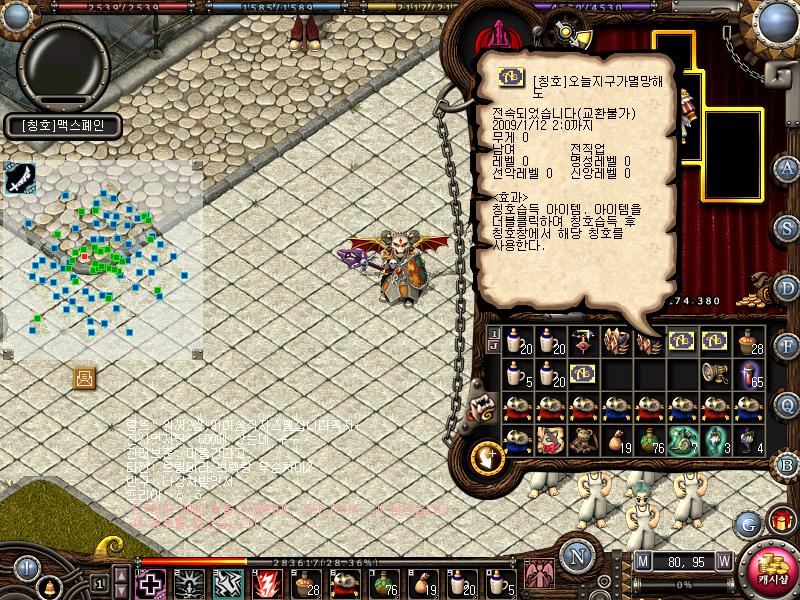800x600 pixels.
Task: Open the mail envelope icon
Action: coord(84,377)
